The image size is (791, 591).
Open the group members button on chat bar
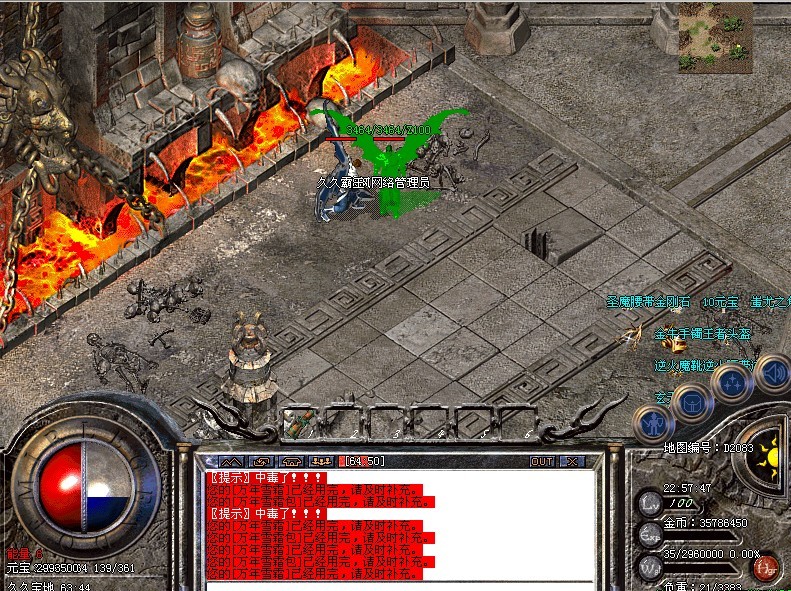[x=322, y=461]
